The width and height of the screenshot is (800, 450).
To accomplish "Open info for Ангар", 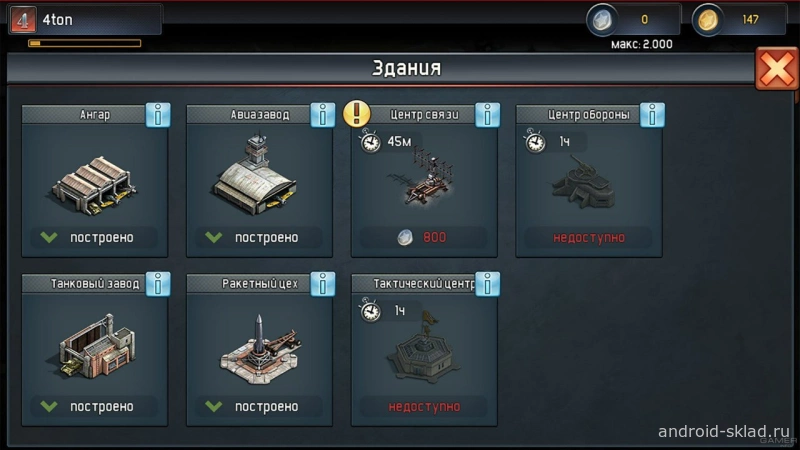I will pos(157,115).
